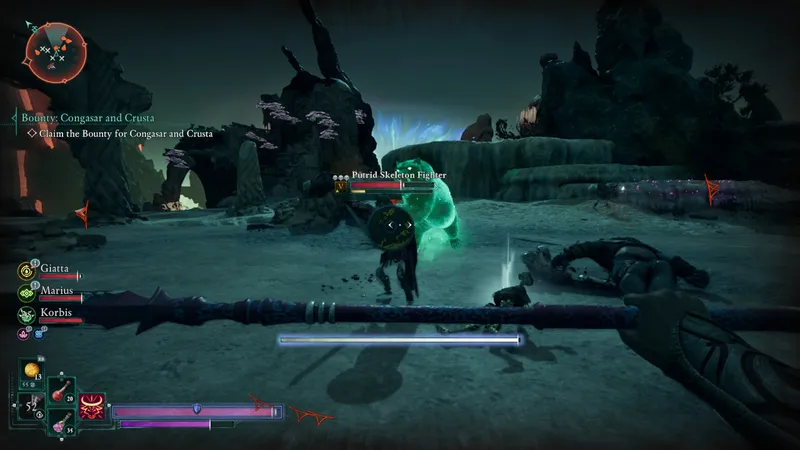The height and width of the screenshot is (450, 800).
Task: Select Marius's companion ability icon
Action: click(25, 292)
